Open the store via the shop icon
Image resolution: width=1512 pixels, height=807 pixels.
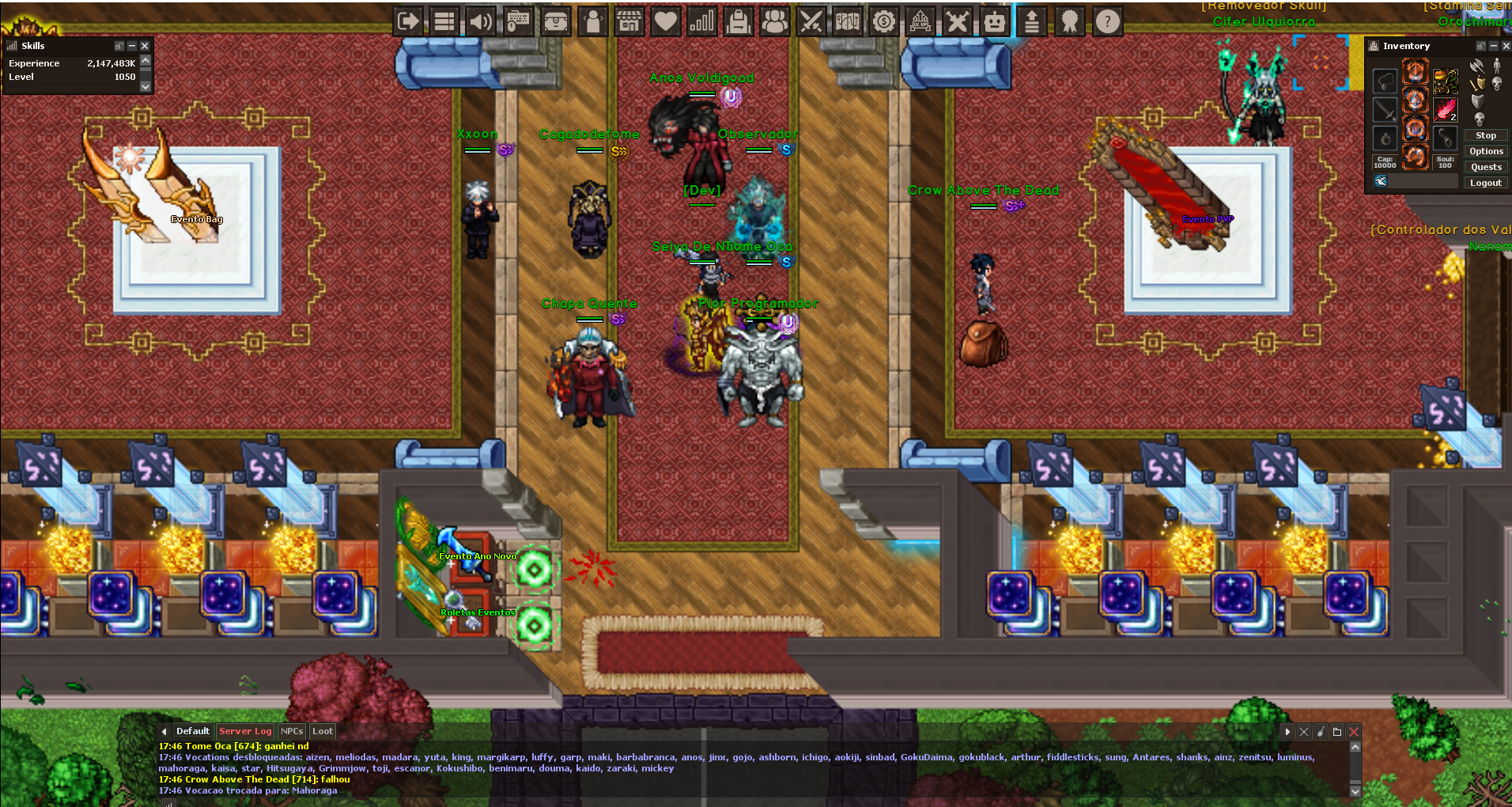pyautogui.click(x=629, y=21)
